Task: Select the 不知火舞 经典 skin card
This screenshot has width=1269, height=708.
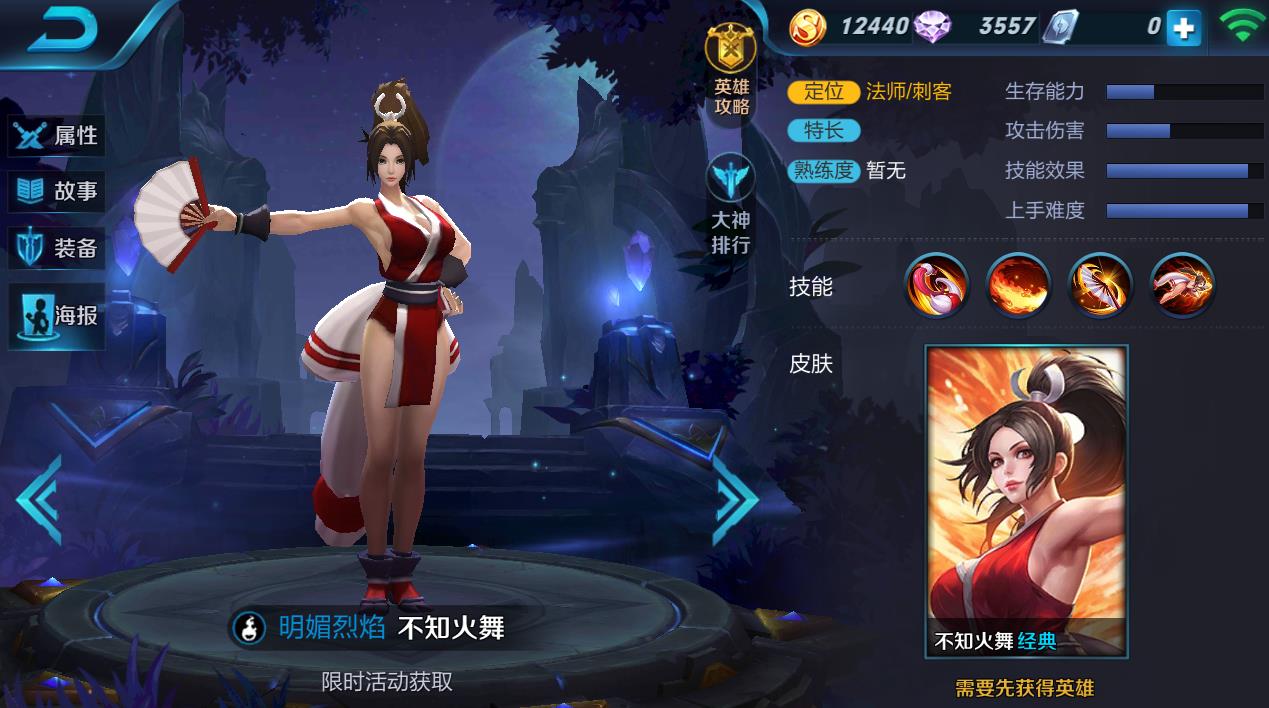Action: (x=1026, y=502)
